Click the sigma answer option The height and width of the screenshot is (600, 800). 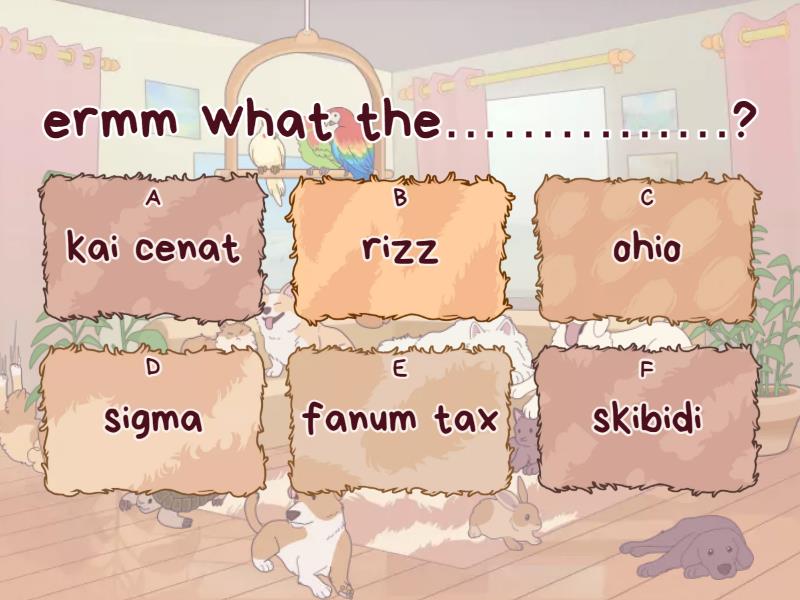coord(153,419)
